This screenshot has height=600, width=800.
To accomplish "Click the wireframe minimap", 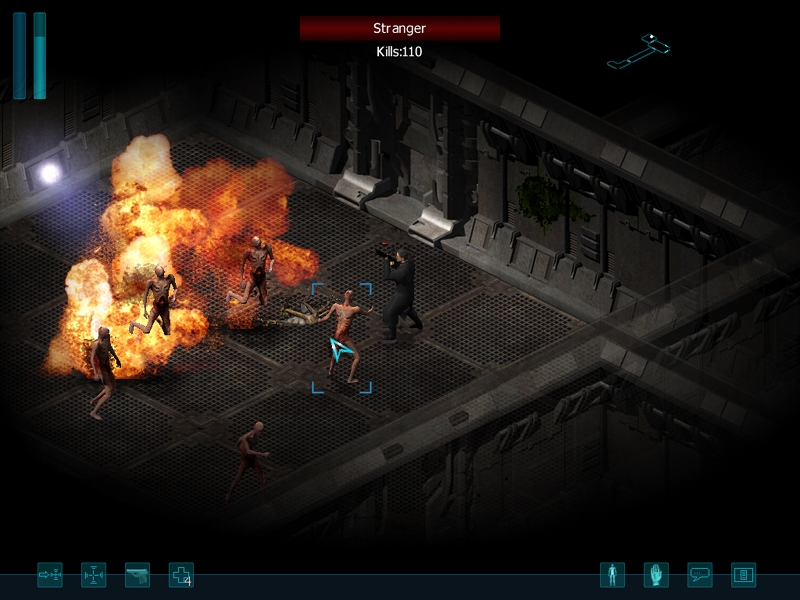I will pyautogui.click(x=639, y=51).
